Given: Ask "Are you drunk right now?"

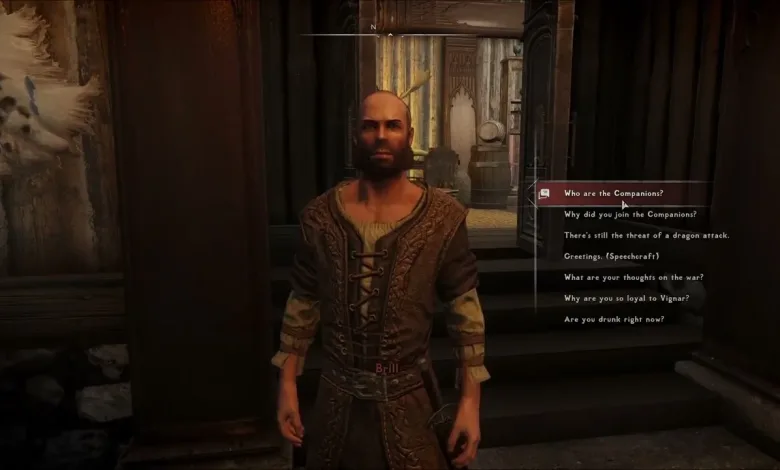Looking at the screenshot, I should click(x=613, y=319).
